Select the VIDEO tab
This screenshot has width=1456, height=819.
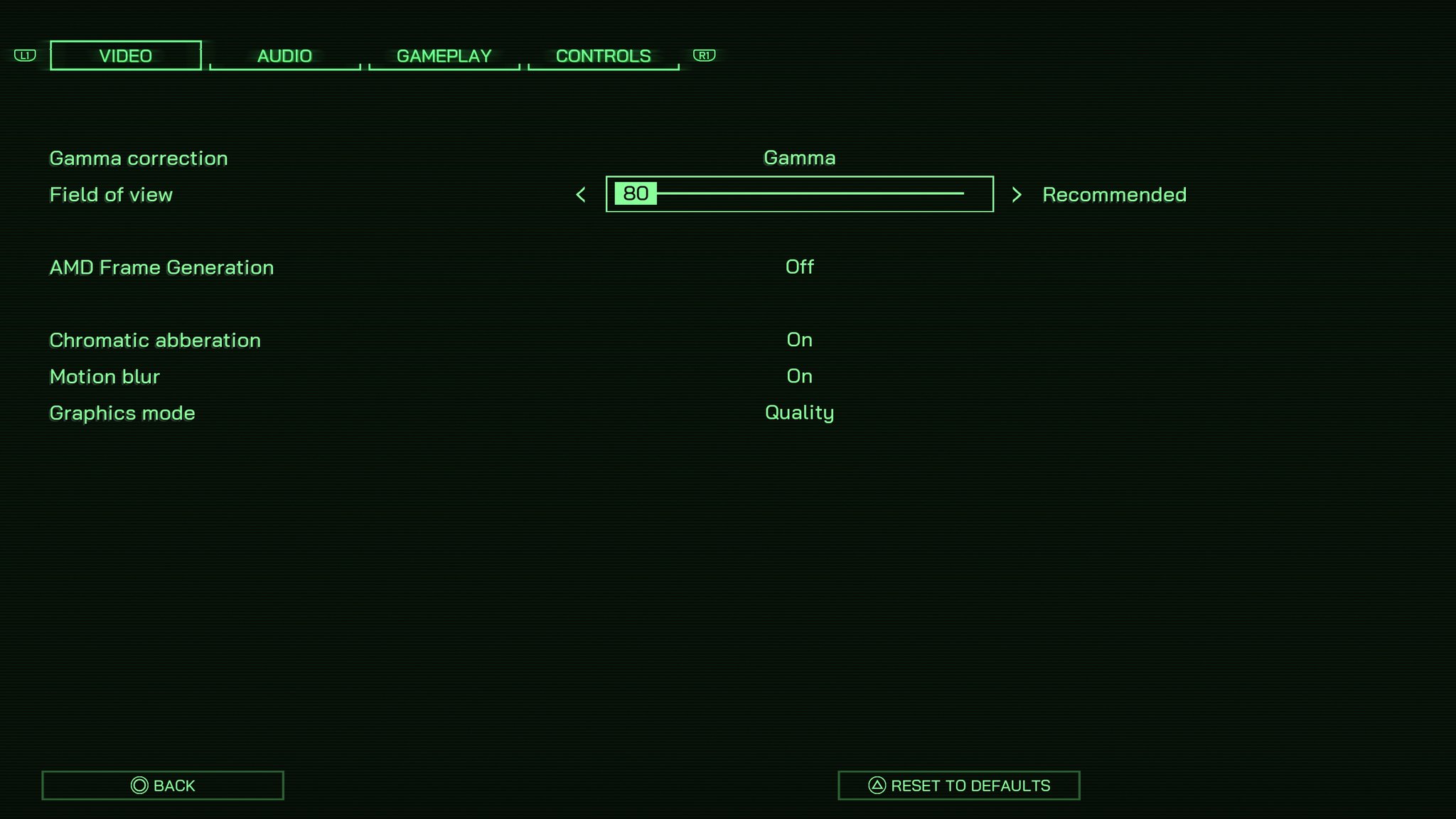tap(125, 55)
